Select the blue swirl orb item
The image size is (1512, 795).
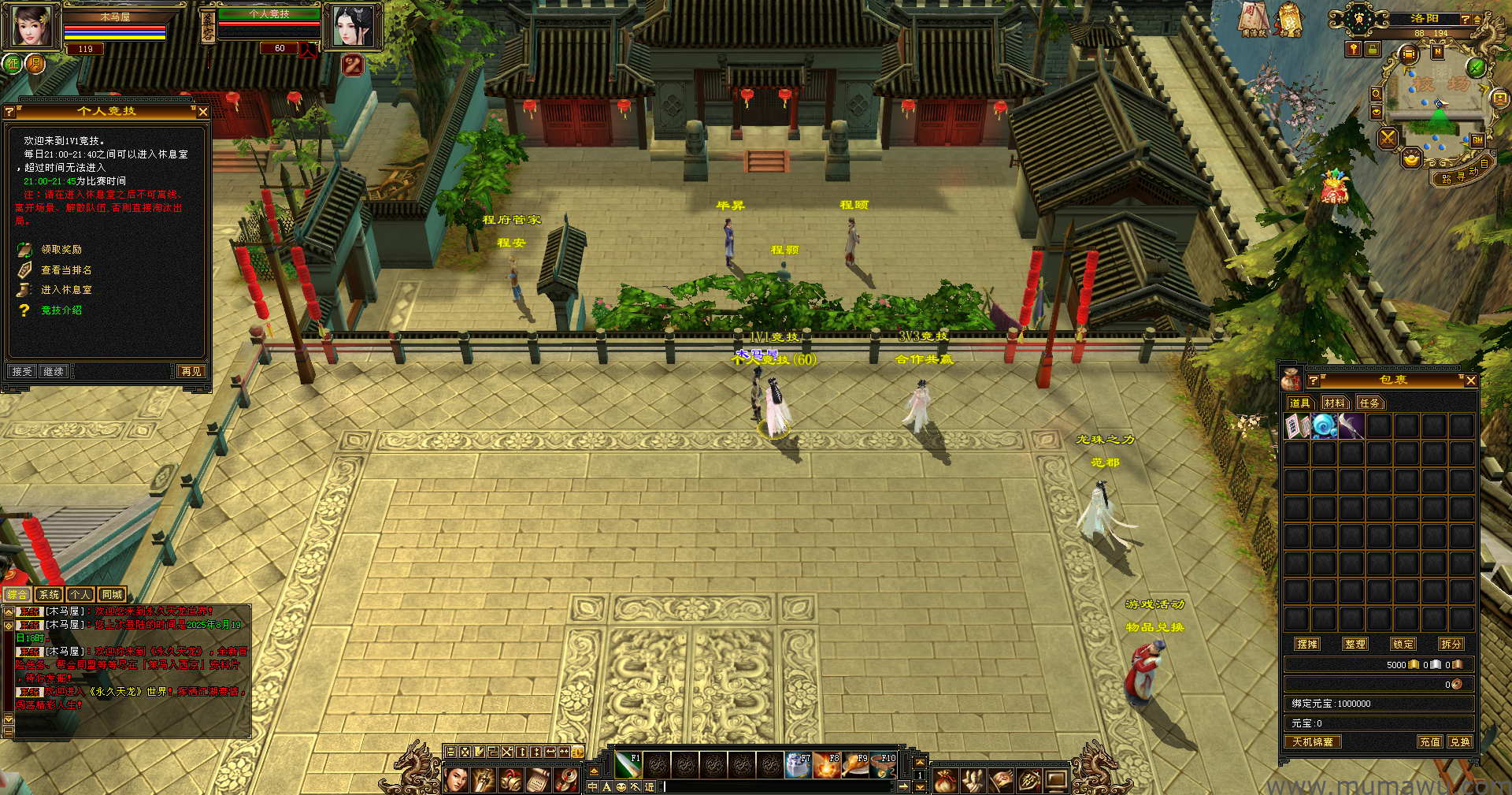coord(1325,426)
